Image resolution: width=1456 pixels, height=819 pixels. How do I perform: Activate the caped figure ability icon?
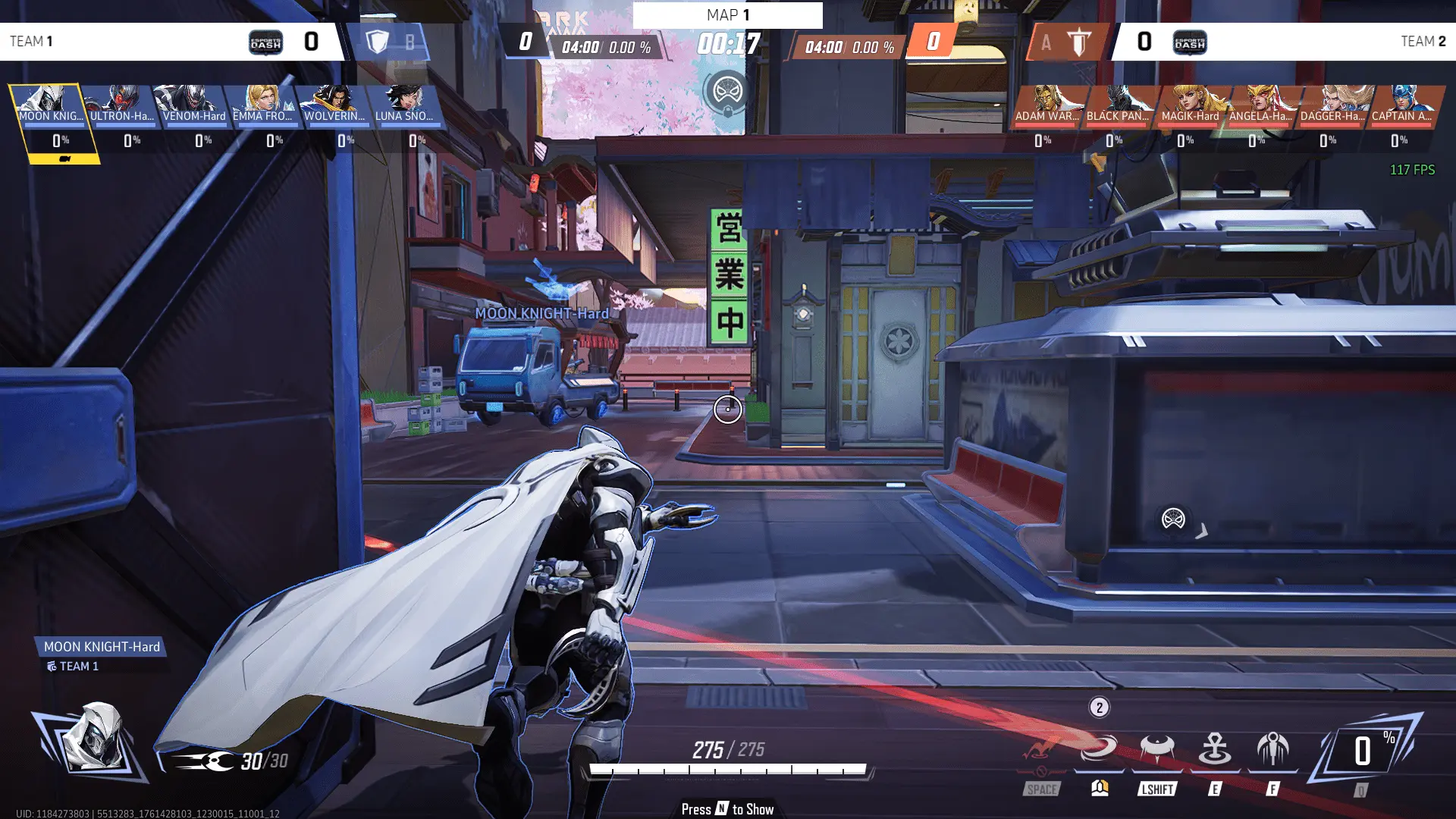coord(1272,749)
